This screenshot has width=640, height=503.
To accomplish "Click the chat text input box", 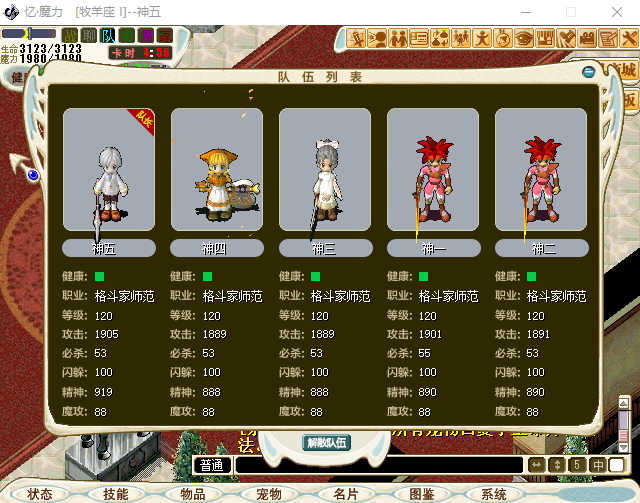I will click(x=378, y=465).
